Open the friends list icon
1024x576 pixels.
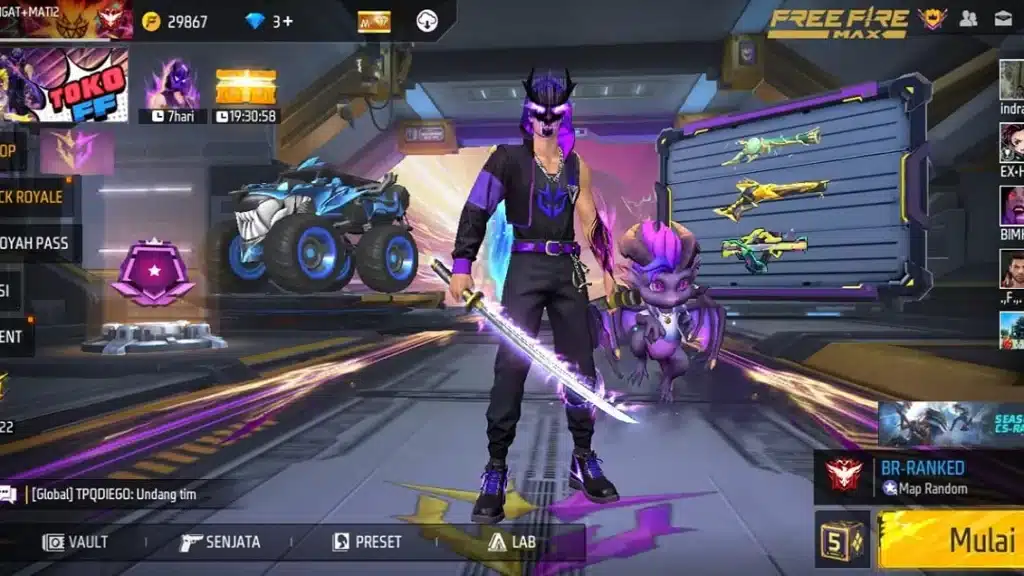tap(968, 18)
